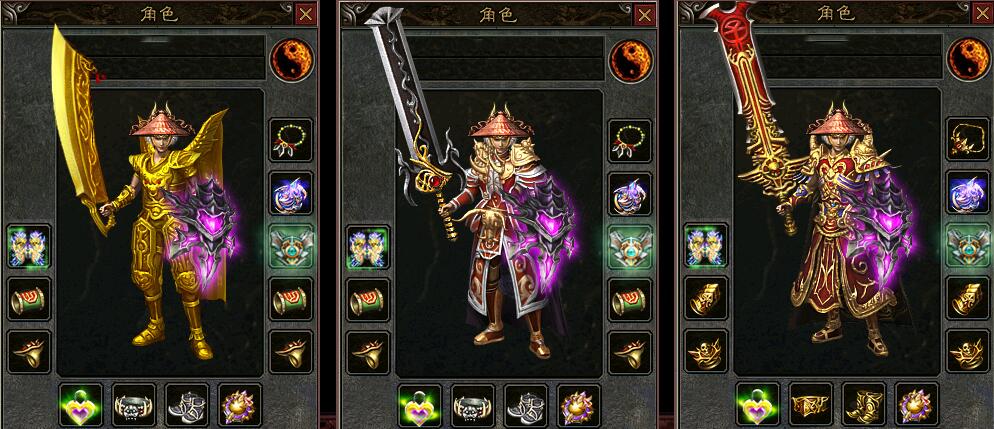Viewport: 994px width, 429px height.
Task: Select the golden boots slot under the red-sword character
Action: tap(863, 404)
